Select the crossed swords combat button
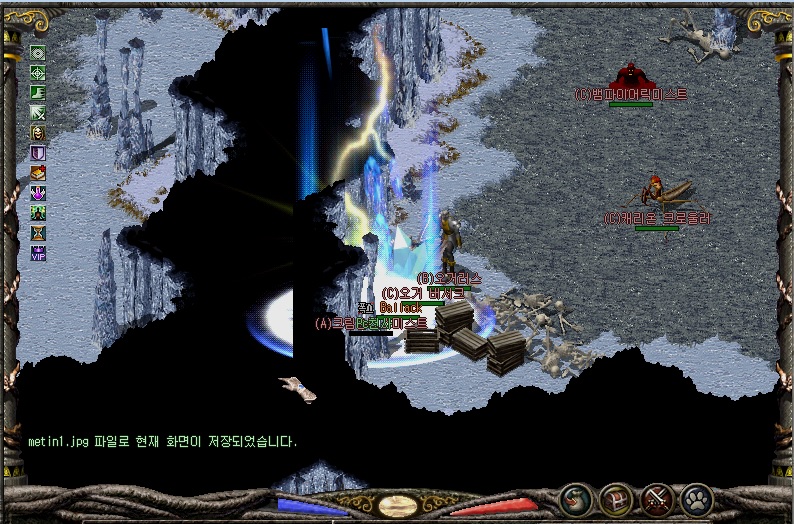 point(659,499)
